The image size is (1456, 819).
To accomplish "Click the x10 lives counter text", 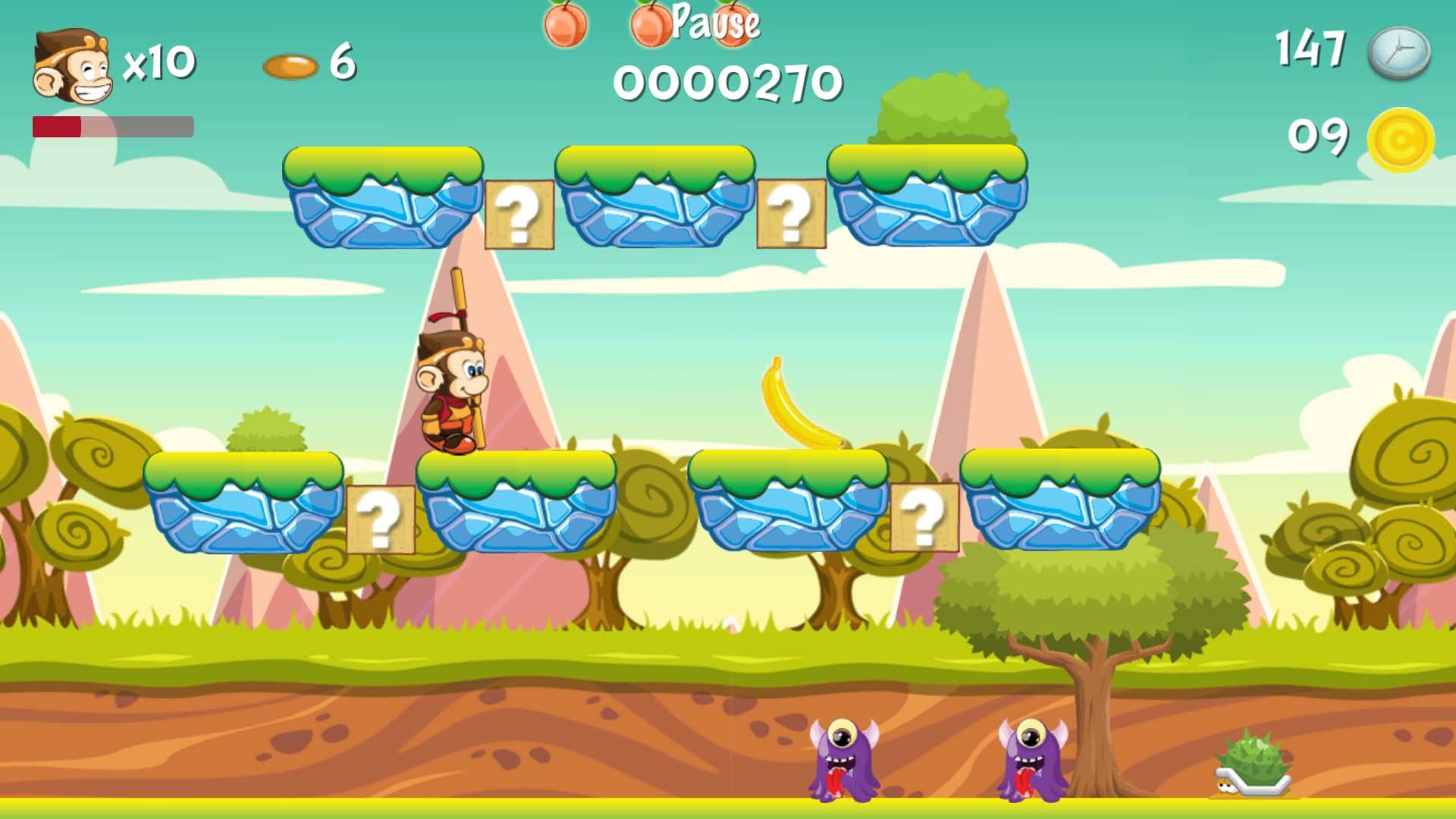I will pos(161,63).
